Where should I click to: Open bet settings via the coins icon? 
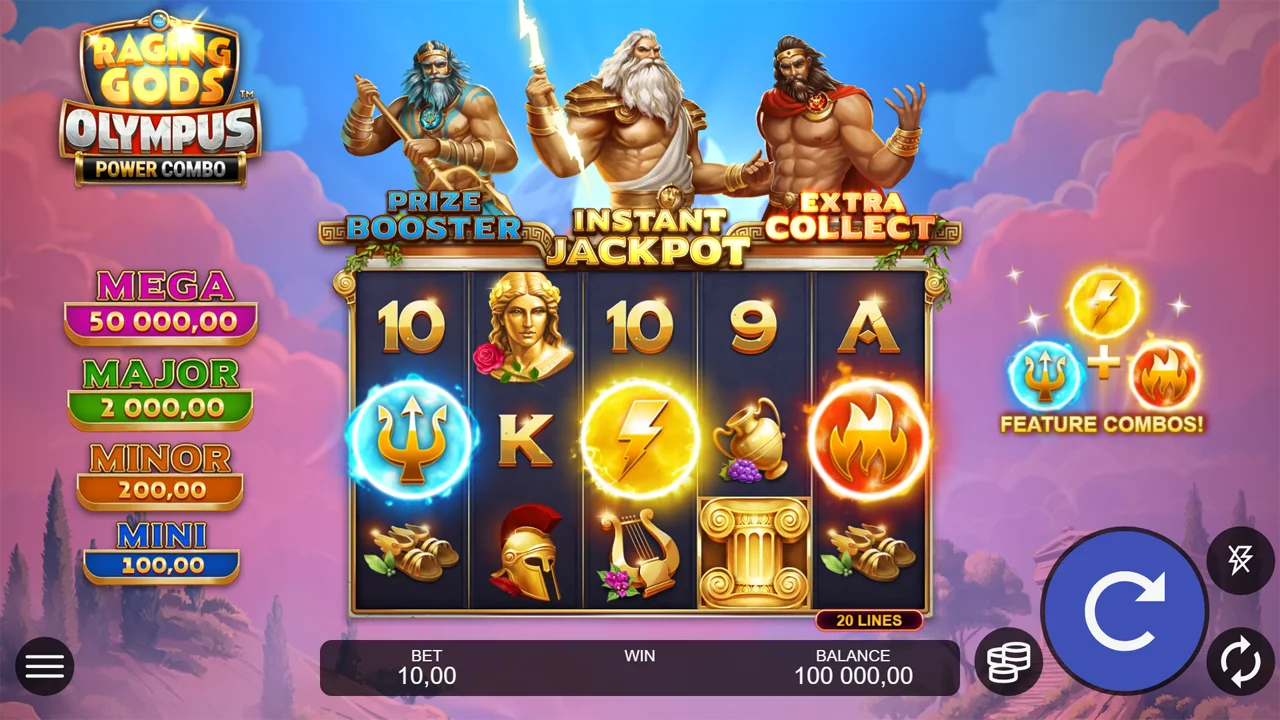coord(1009,660)
